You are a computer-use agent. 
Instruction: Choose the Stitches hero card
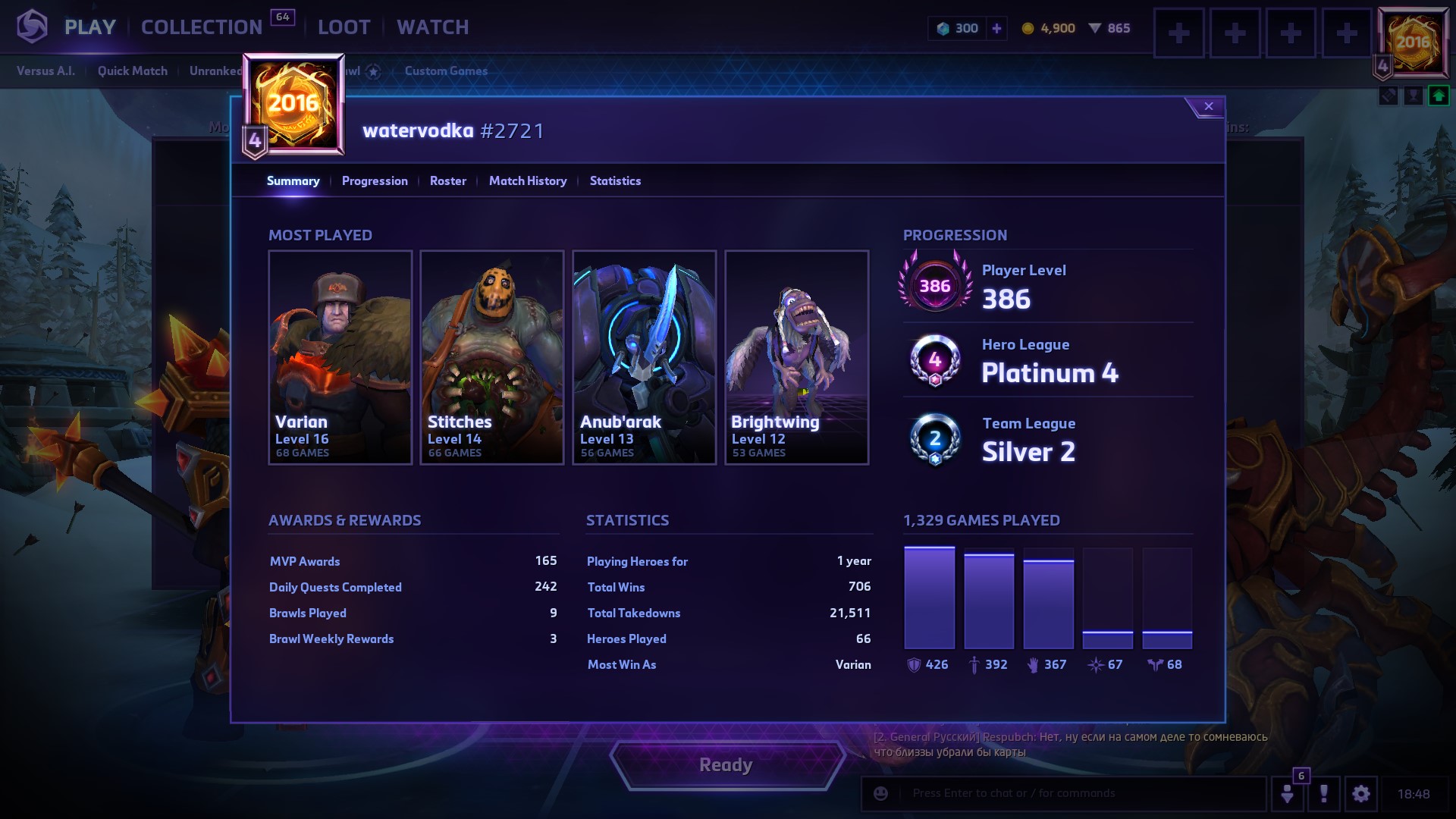tap(492, 357)
